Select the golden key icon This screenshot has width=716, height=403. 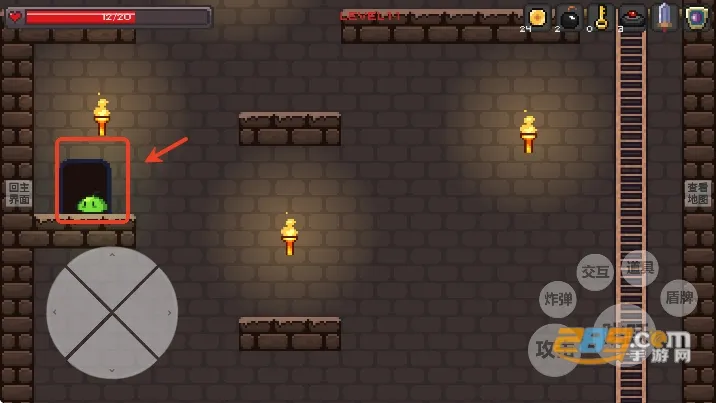[x=601, y=17]
